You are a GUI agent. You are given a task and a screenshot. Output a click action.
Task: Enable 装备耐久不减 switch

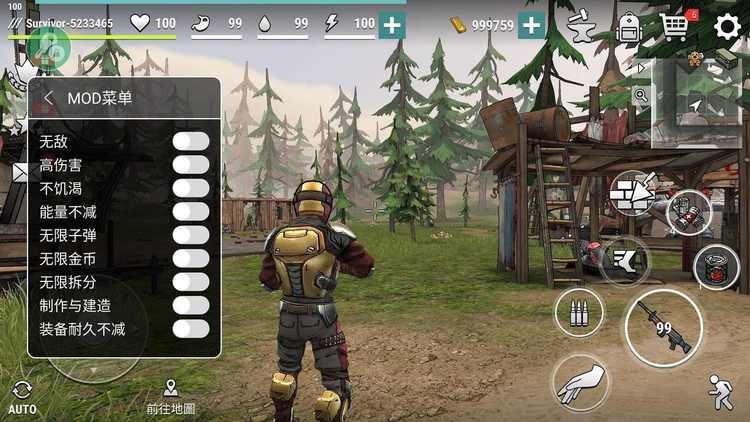(x=190, y=328)
